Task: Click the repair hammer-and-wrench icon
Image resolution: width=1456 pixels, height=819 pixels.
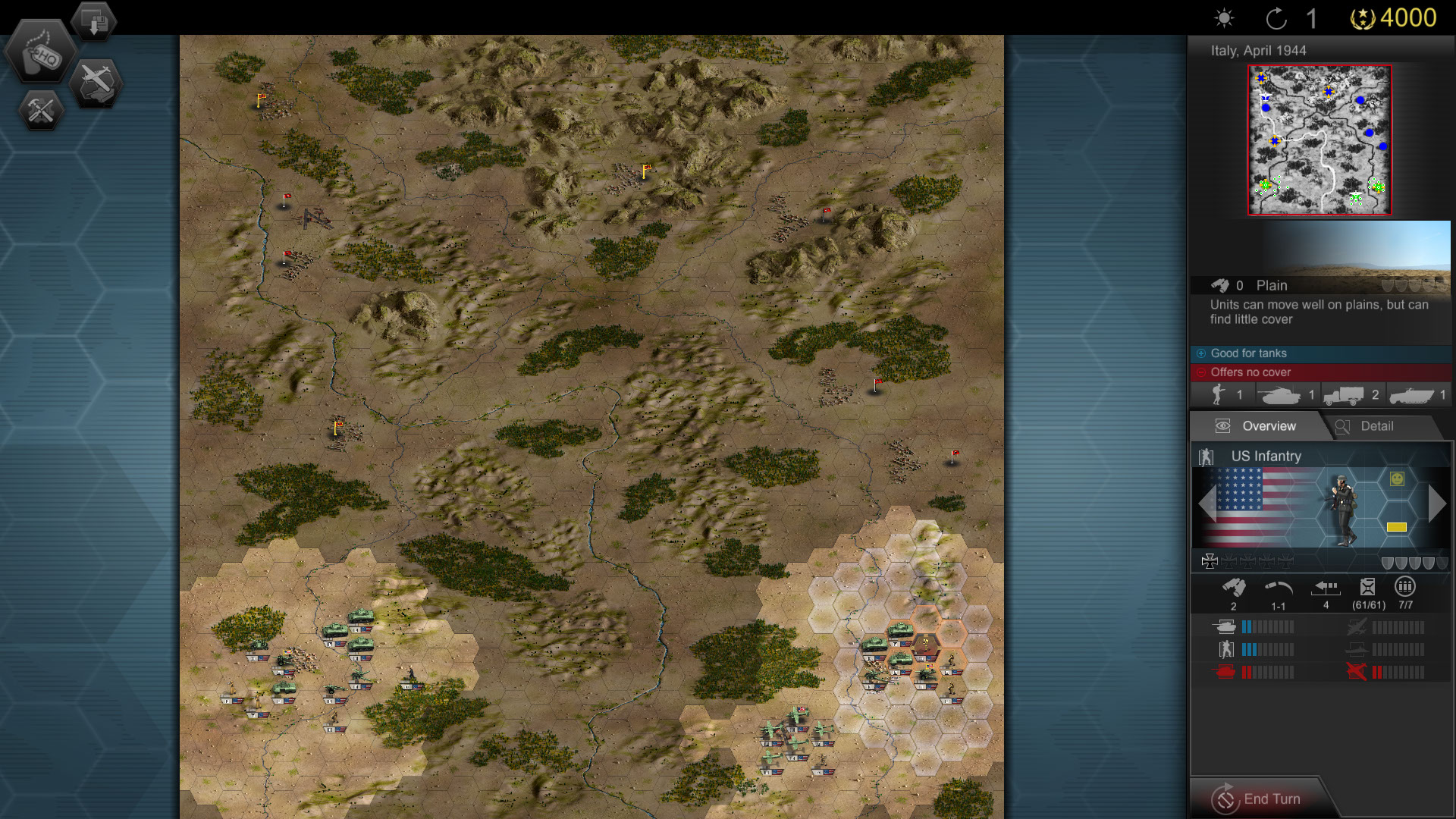Action: 39,110
